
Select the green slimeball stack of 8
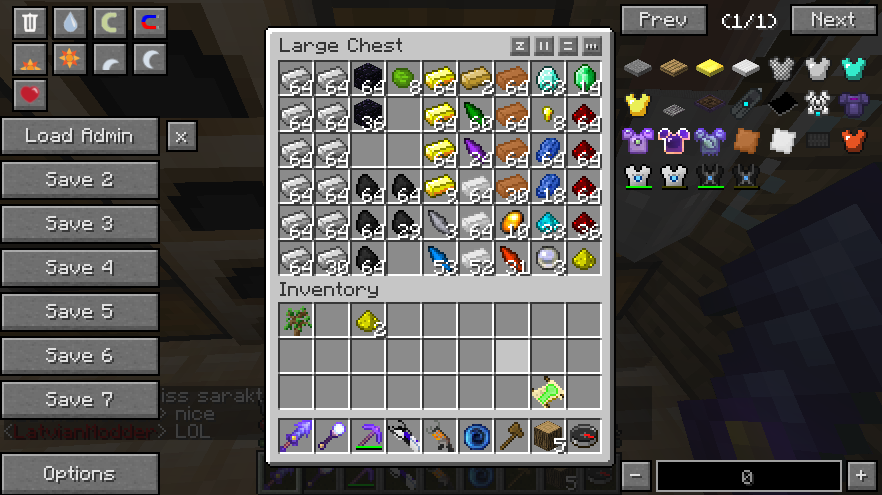(403, 79)
